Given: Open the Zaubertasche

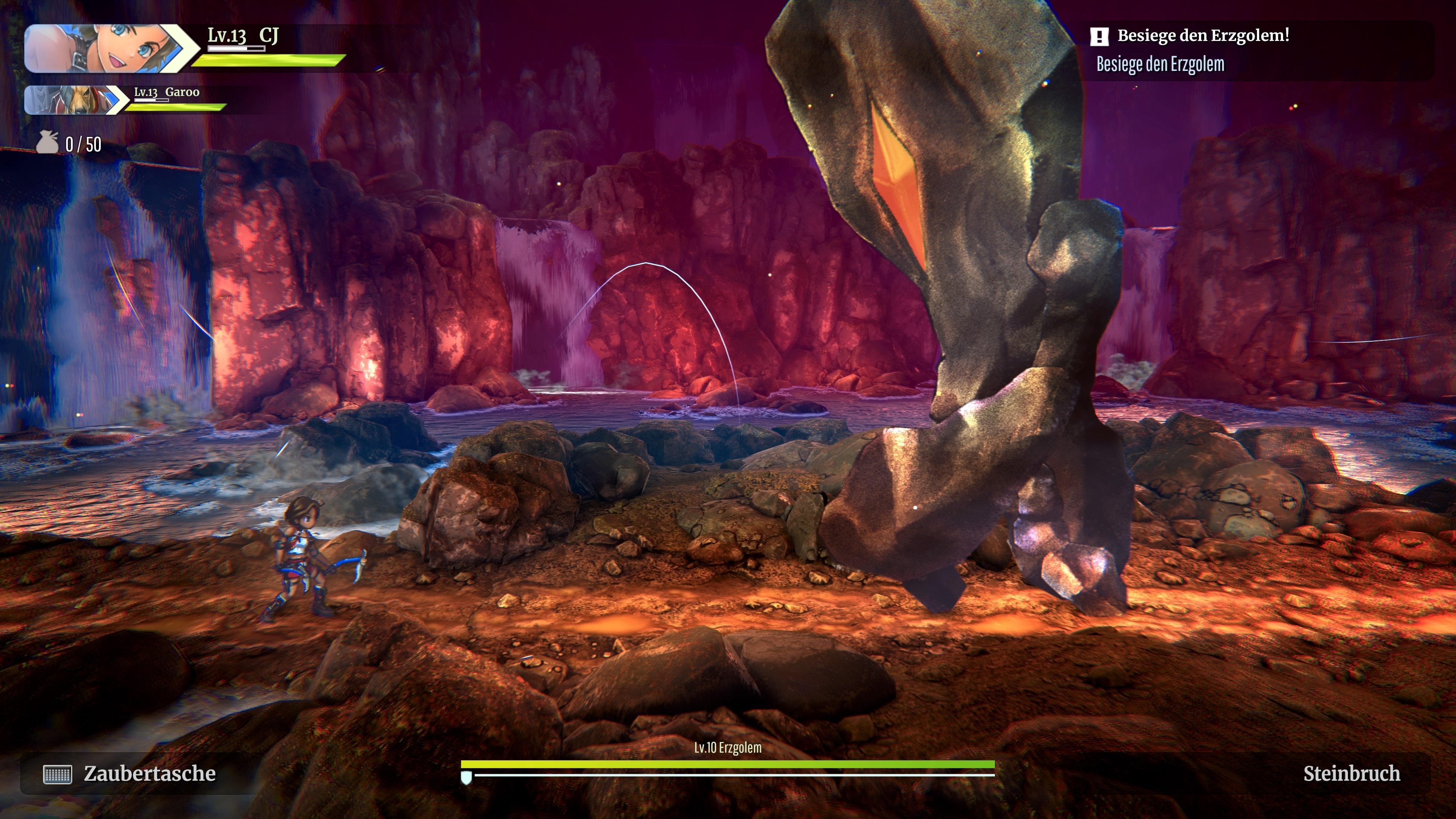Looking at the screenshot, I should tap(130, 774).
